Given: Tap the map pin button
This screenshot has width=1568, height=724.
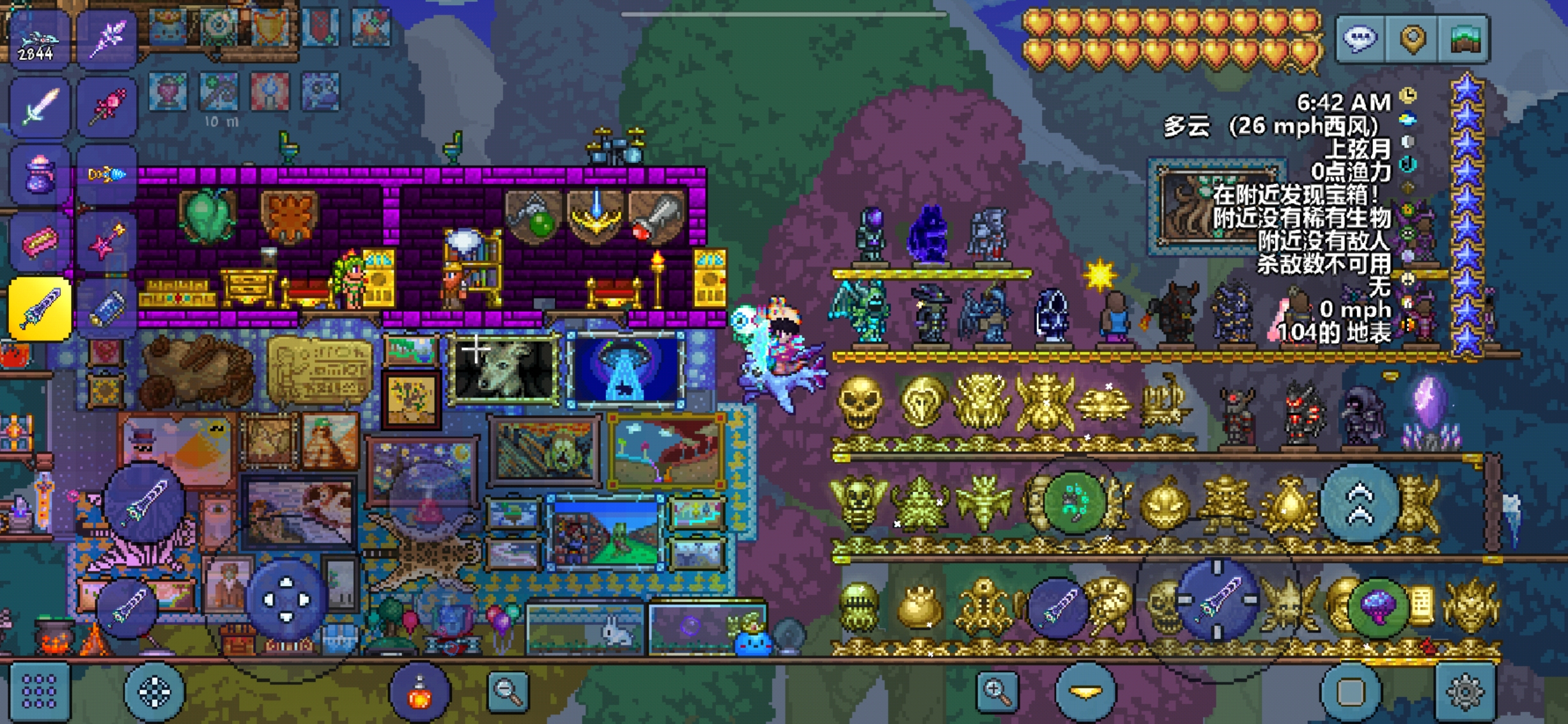Looking at the screenshot, I should coord(1413,38).
